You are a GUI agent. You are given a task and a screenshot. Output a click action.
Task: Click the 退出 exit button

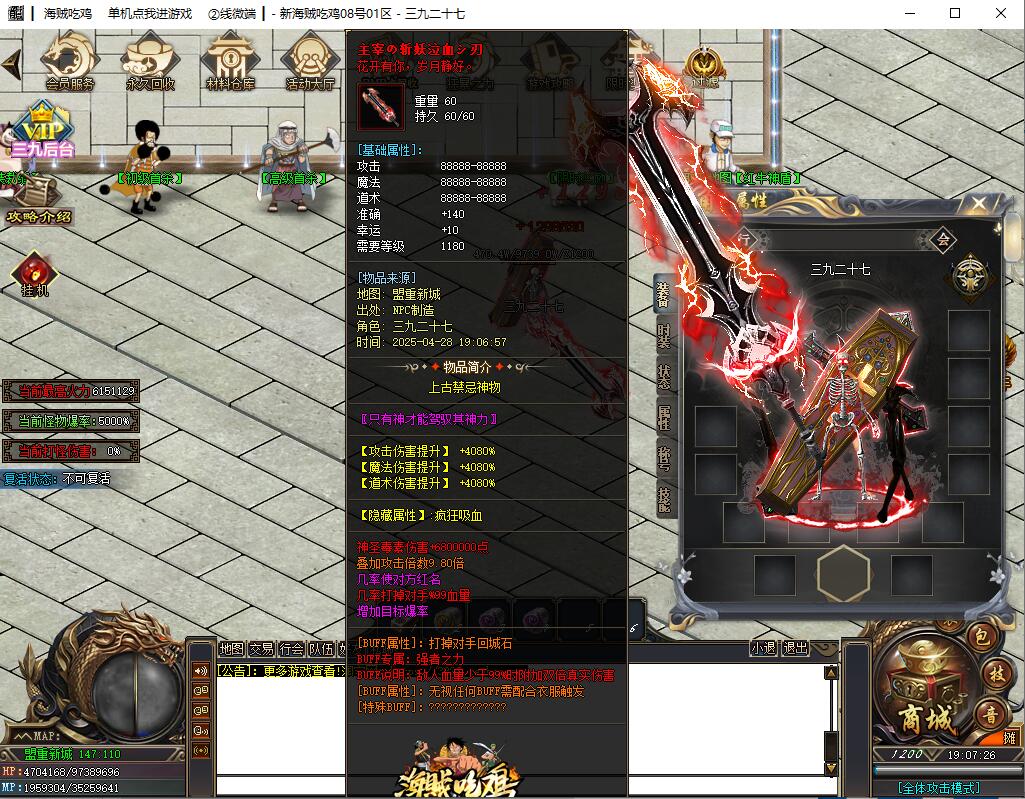[795, 648]
